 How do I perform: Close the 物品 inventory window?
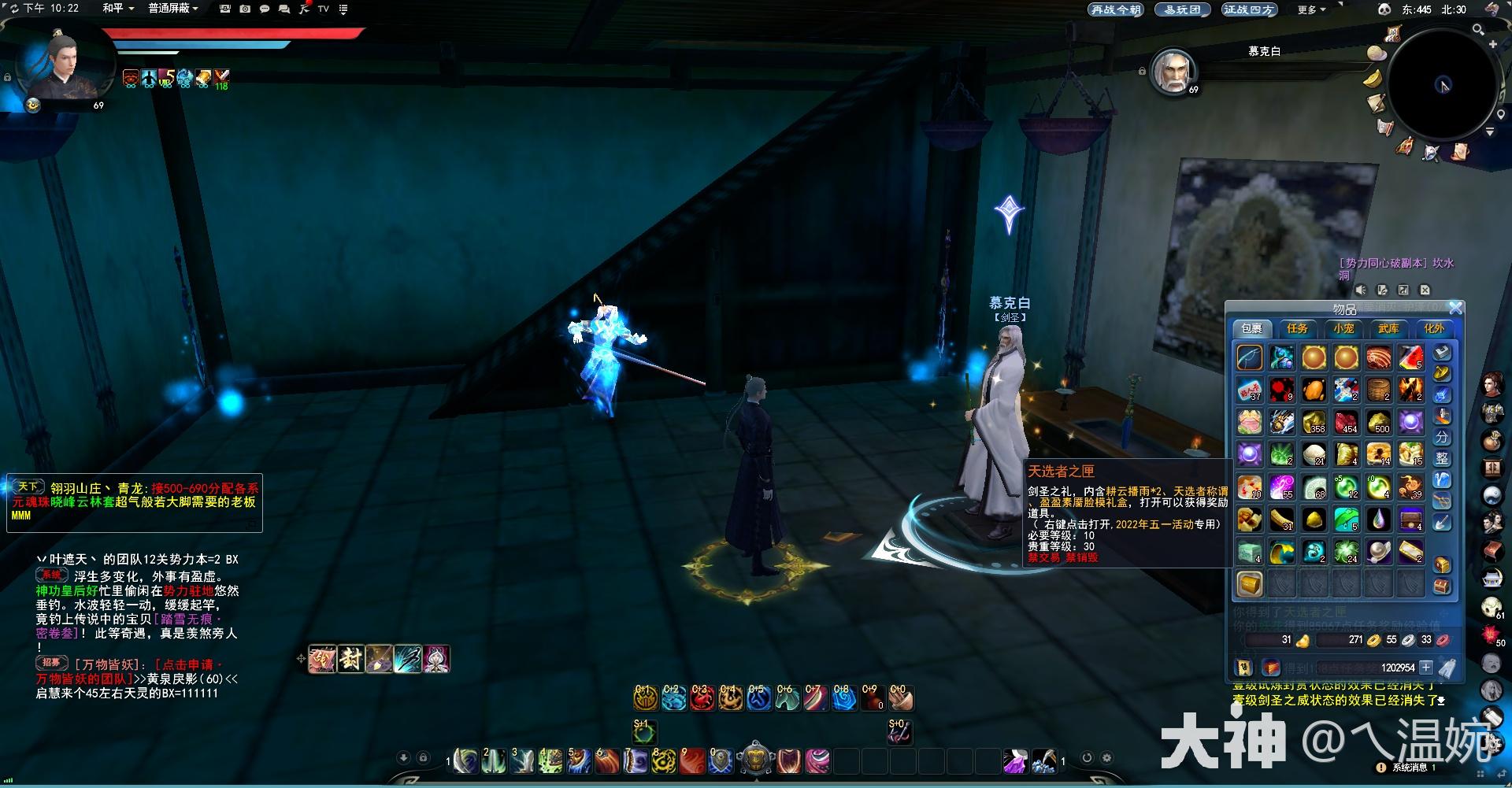pyautogui.click(x=1455, y=308)
